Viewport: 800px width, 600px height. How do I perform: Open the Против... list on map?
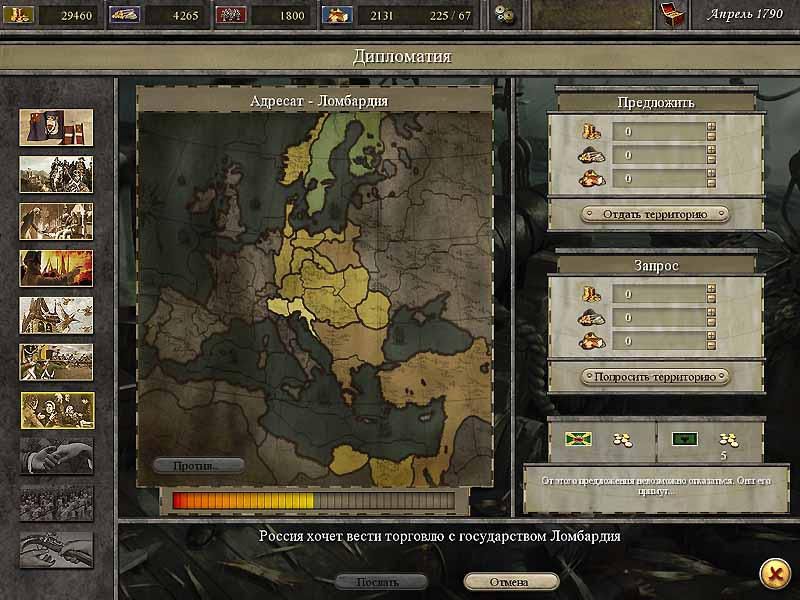(199, 465)
